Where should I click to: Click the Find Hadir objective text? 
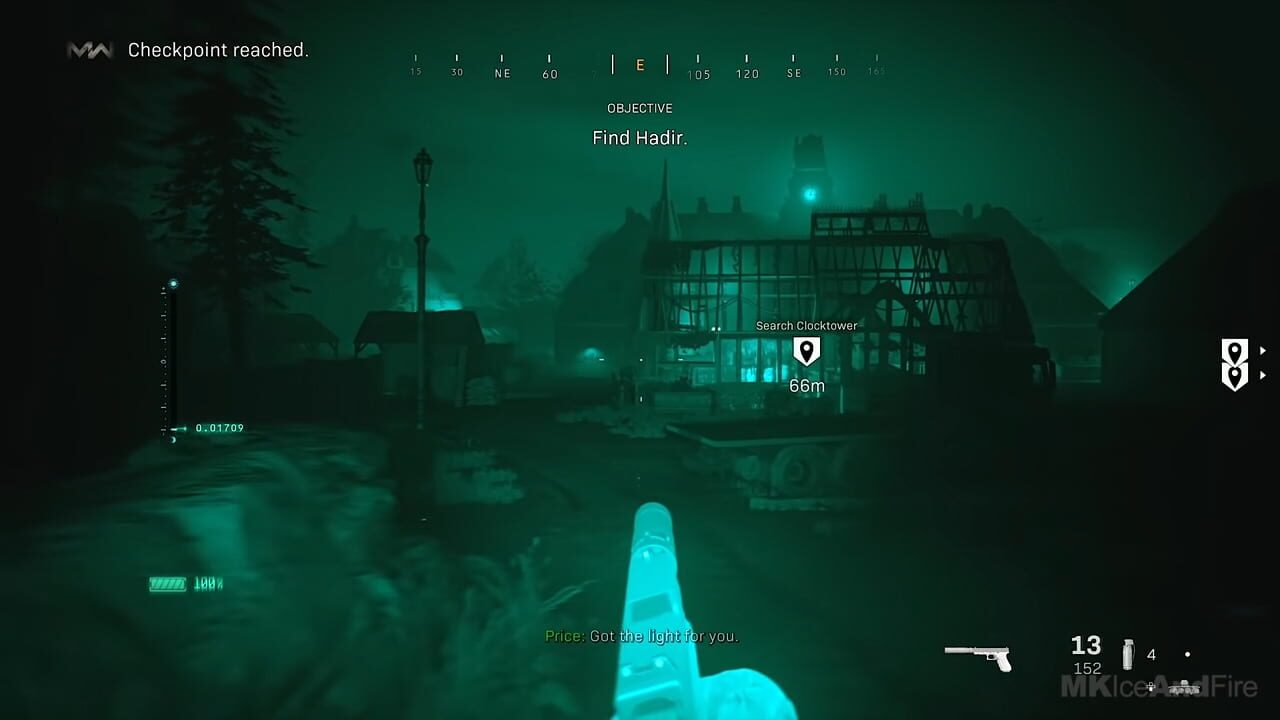pyautogui.click(x=639, y=137)
